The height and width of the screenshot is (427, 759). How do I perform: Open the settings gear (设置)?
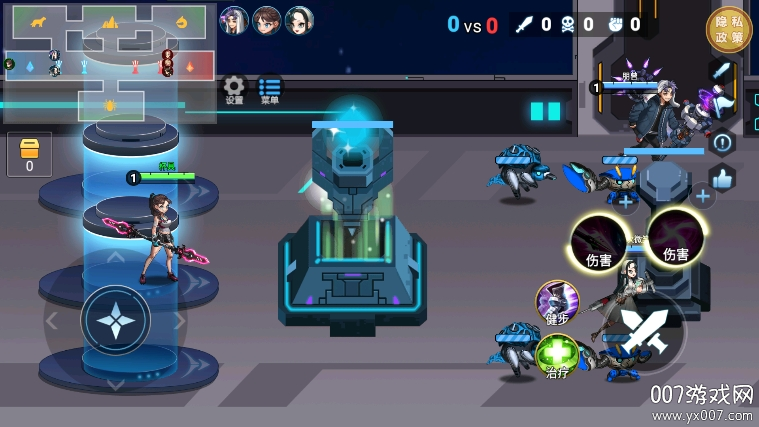234,89
